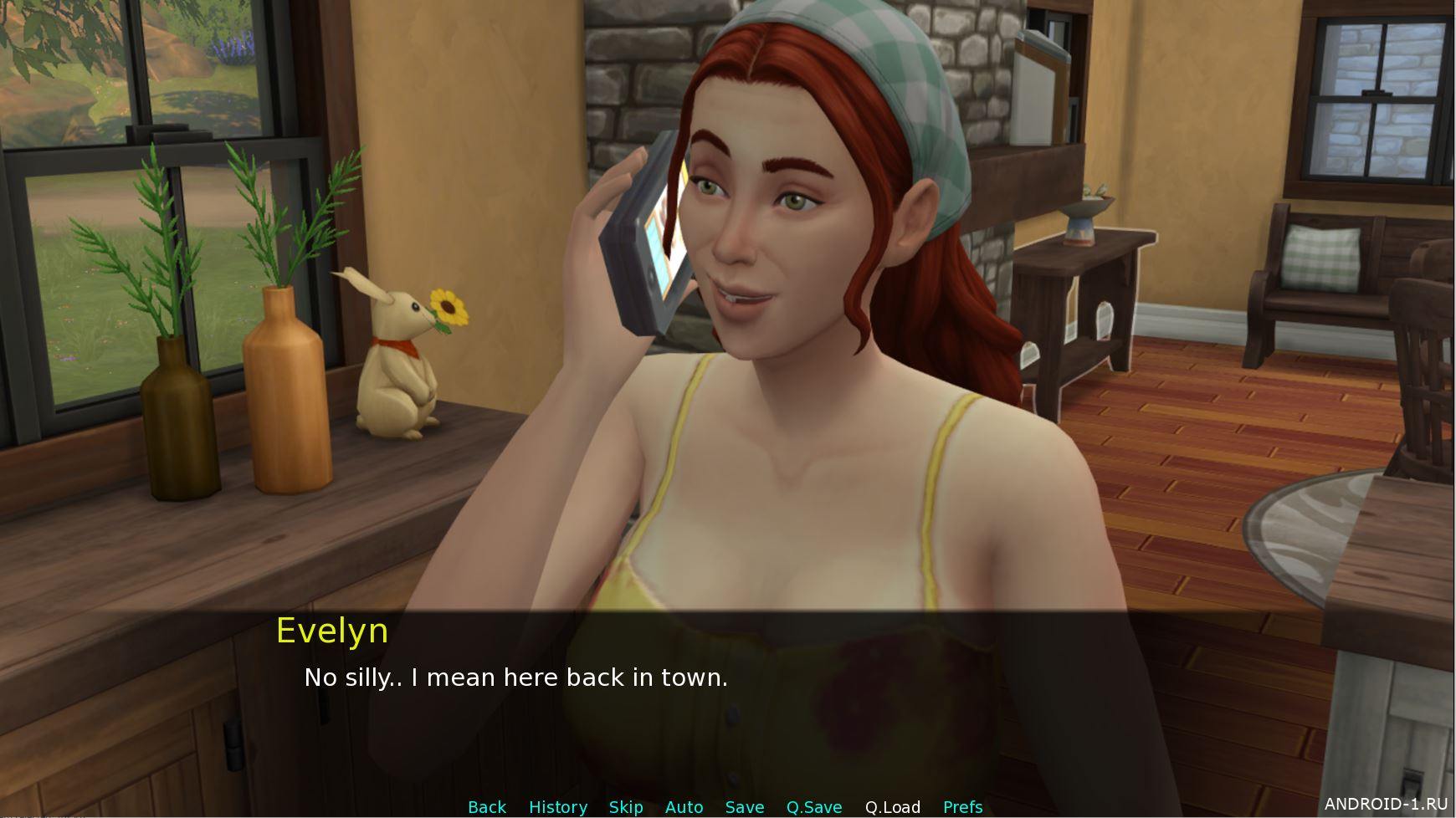Open the History log
The image size is (1456, 818).
pyautogui.click(x=557, y=807)
